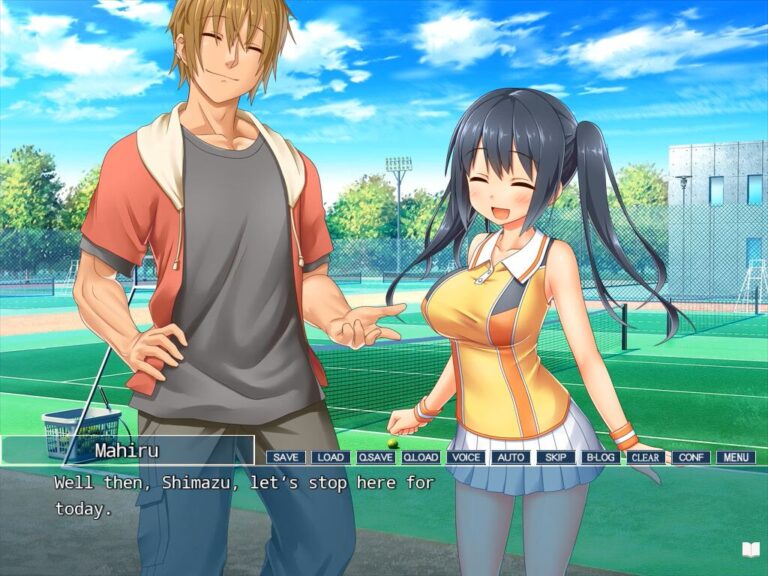
Task: Open the MENU button
Action: coord(735,457)
